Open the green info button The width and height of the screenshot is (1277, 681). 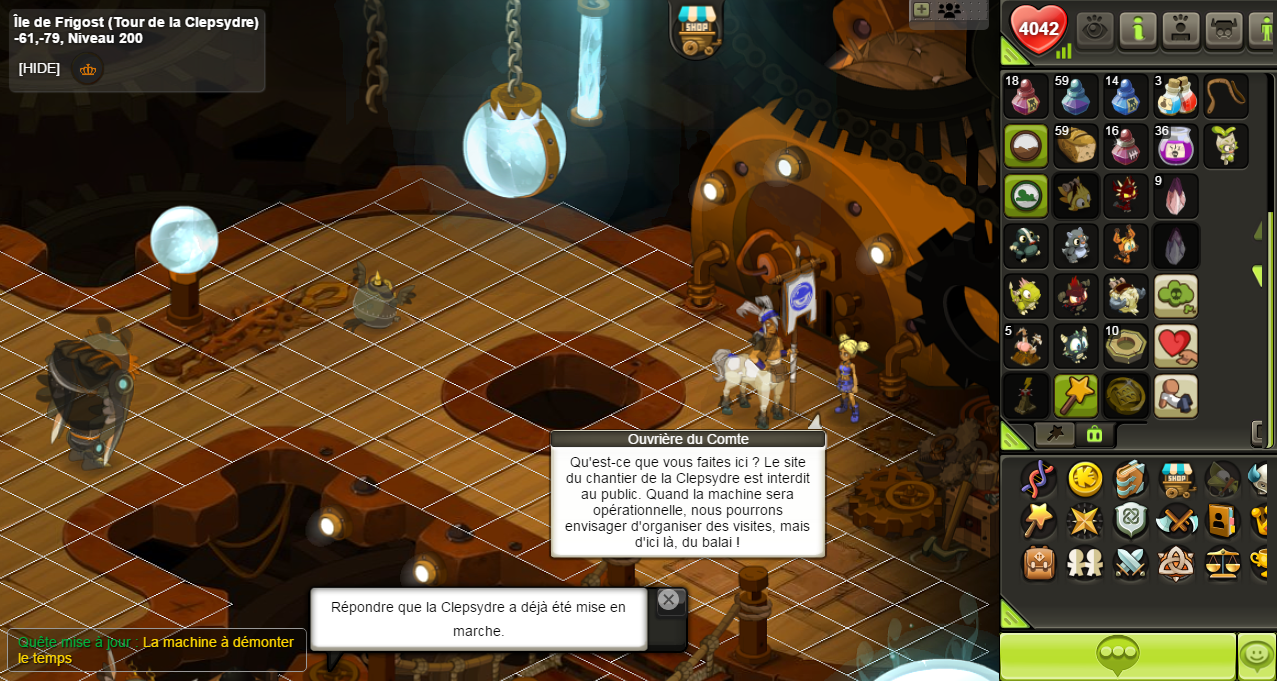(1138, 29)
